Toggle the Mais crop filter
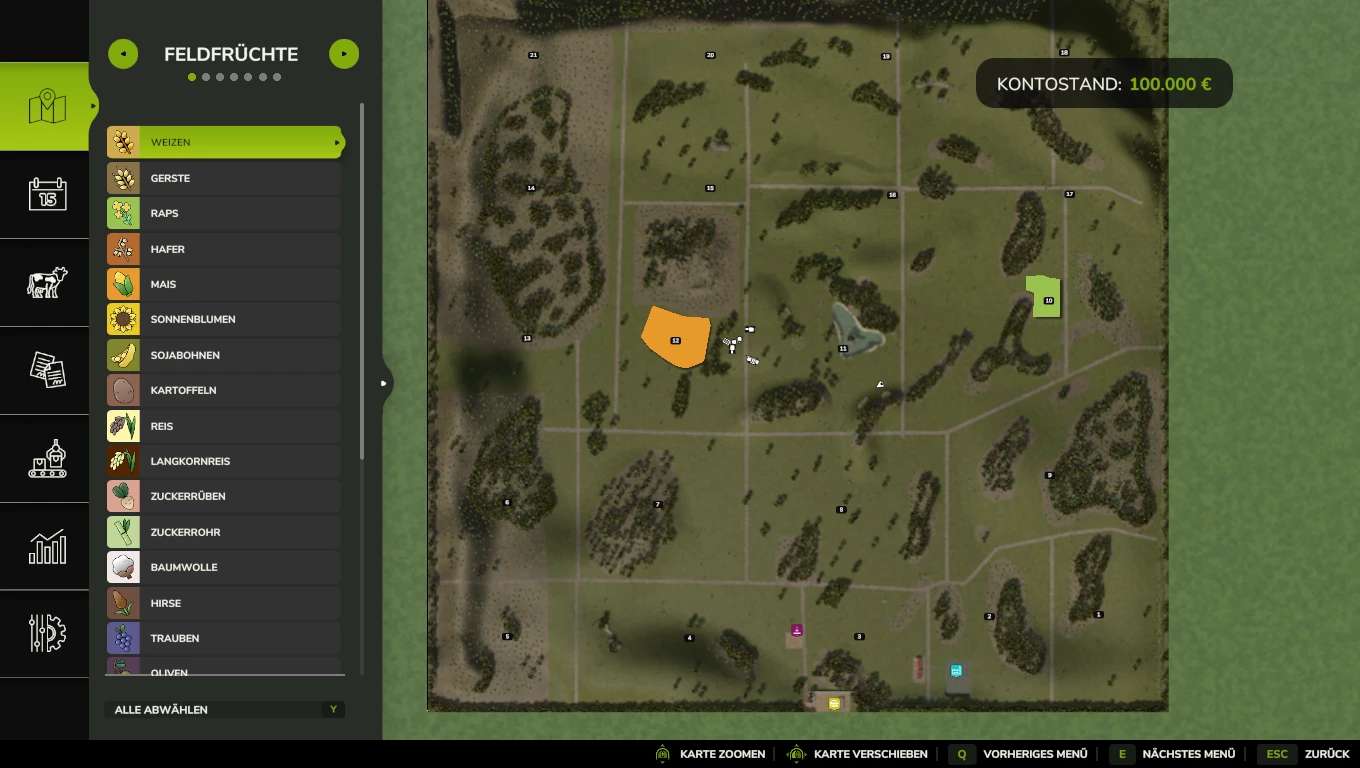1360x768 pixels. click(x=225, y=284)
